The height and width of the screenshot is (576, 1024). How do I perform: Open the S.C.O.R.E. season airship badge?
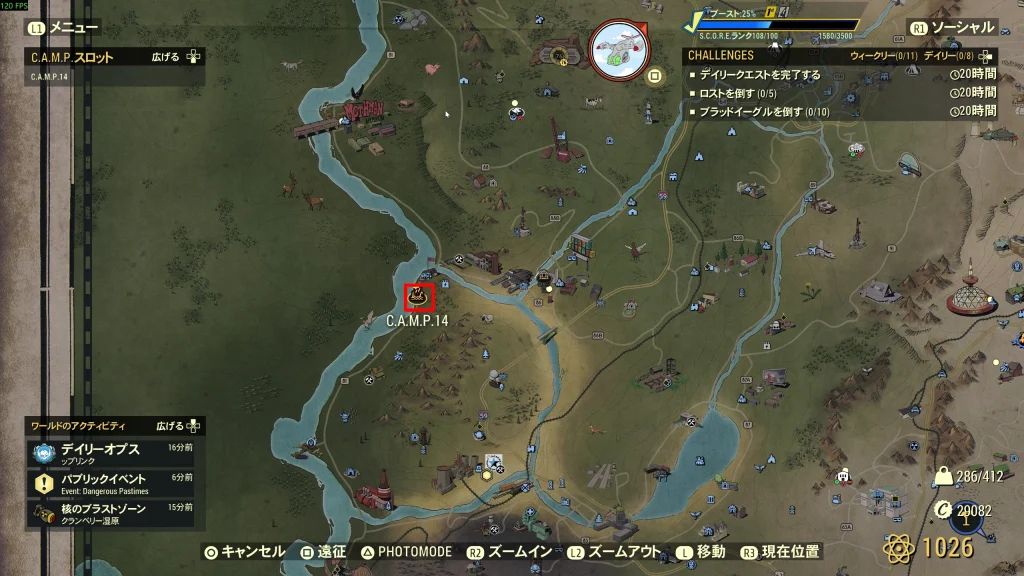618,50
